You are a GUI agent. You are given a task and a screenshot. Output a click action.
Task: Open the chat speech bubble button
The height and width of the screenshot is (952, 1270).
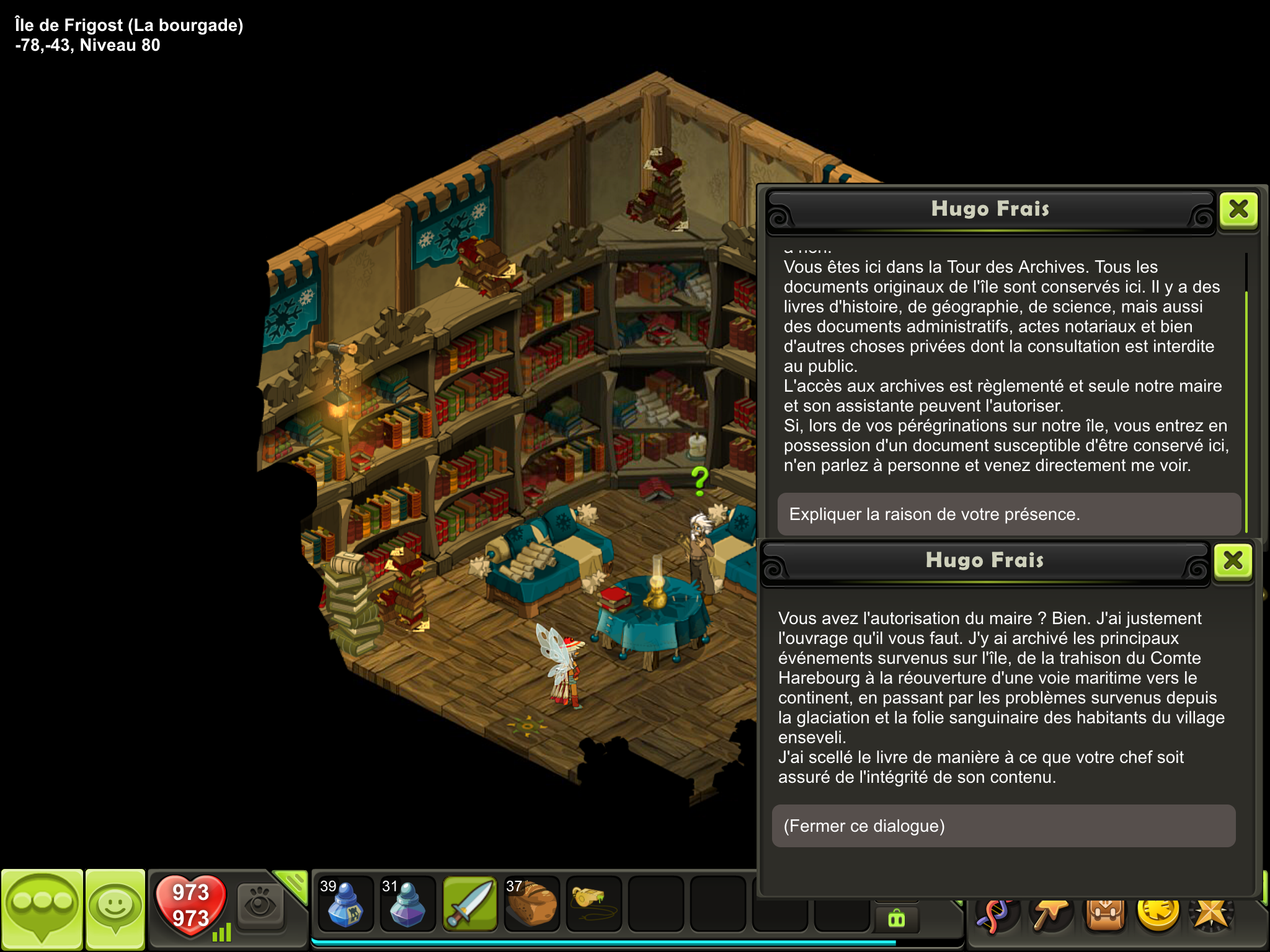(x=42, y=907)
